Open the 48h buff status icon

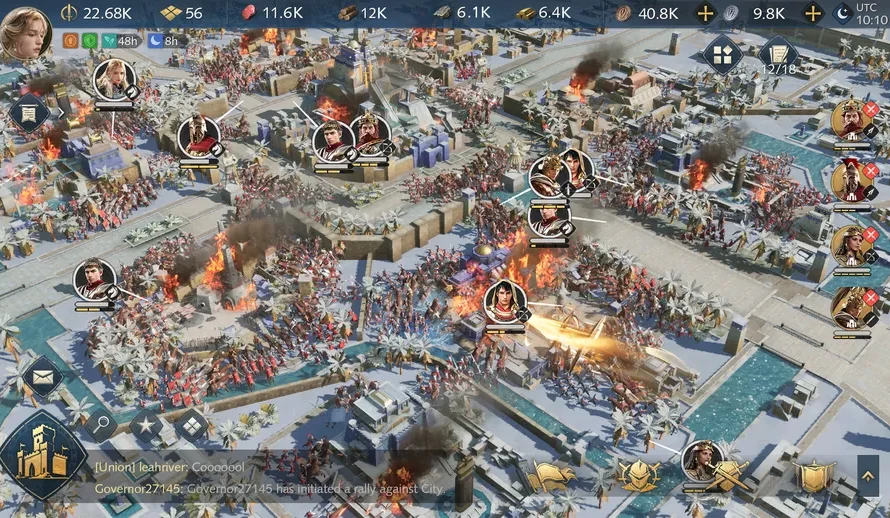coord(119,41)
